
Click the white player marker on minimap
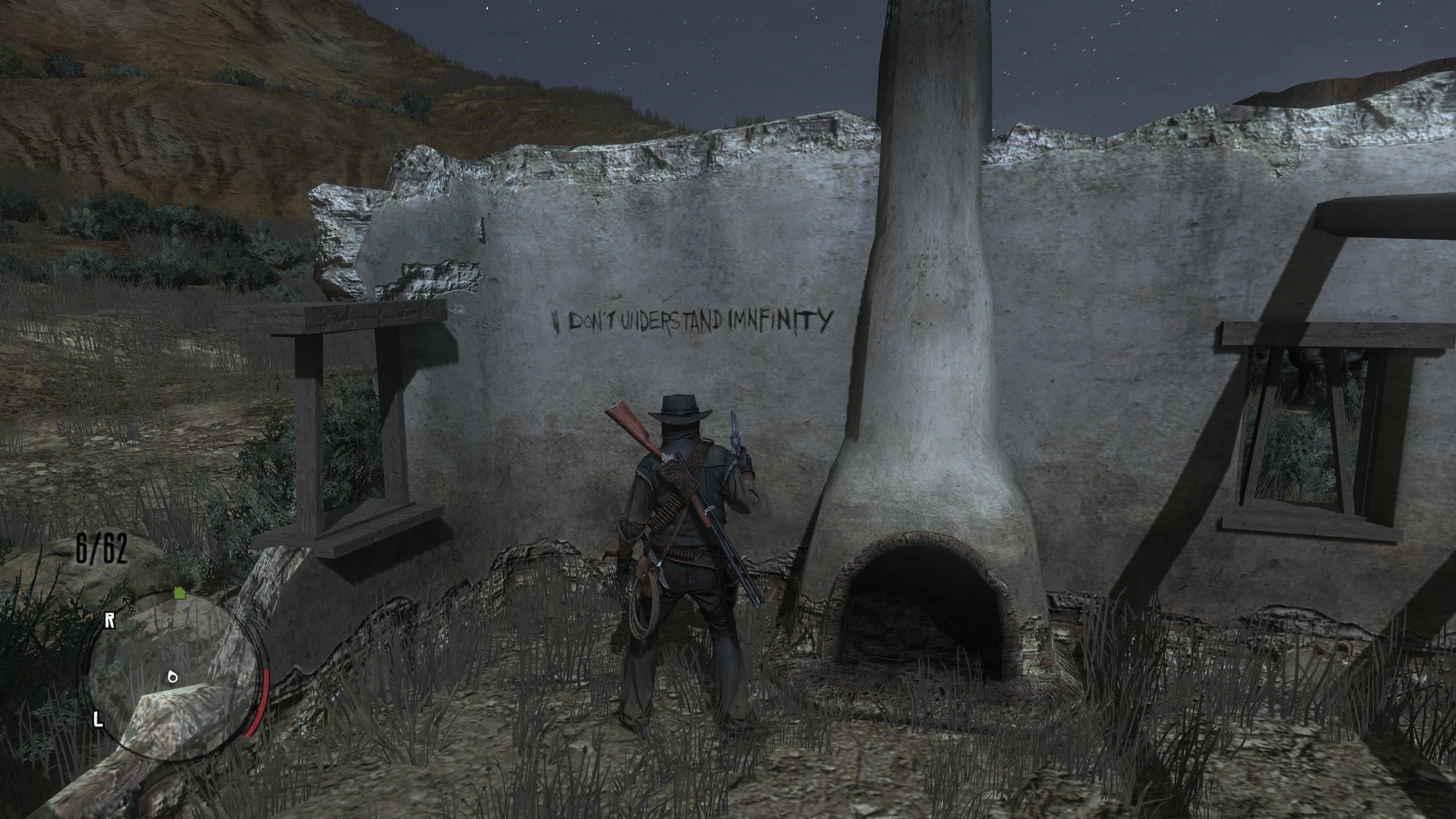pyautogui.click(x=173, y=676)
